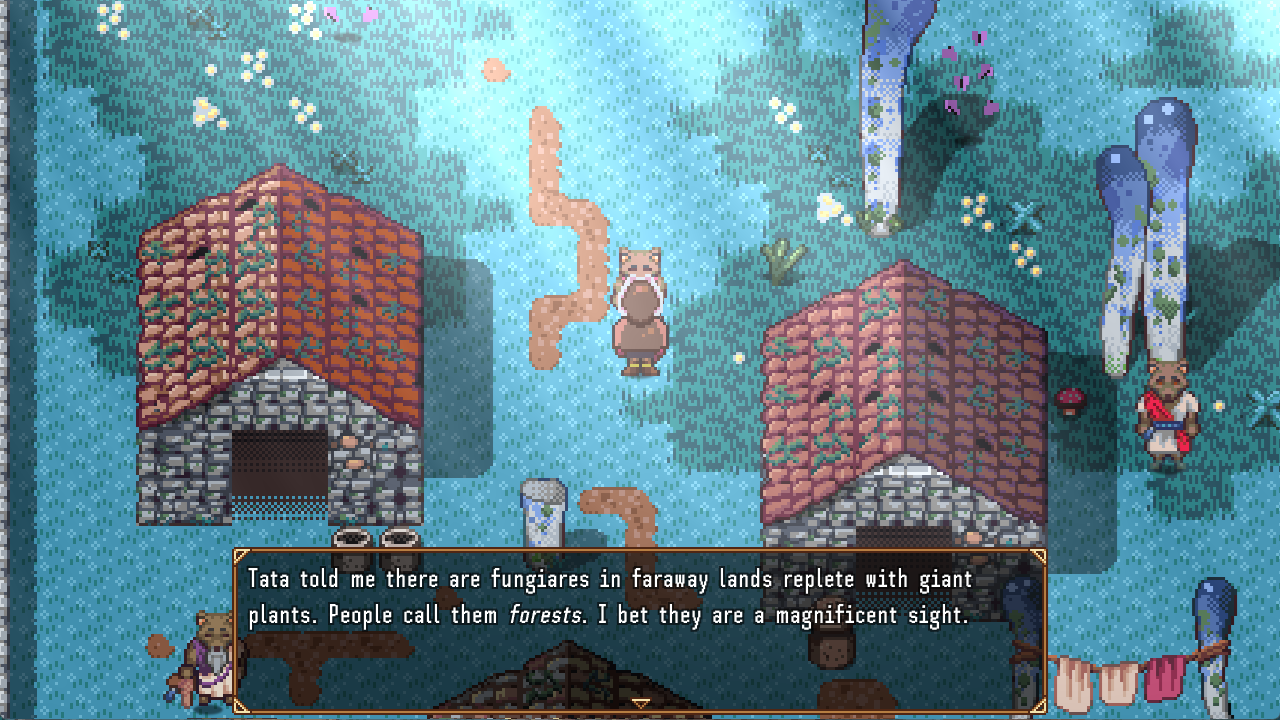Image resolution: width=1280 pixels, height=720 pixels.
Task: Select the water bucket near the left house
Action: click(541, 510)
